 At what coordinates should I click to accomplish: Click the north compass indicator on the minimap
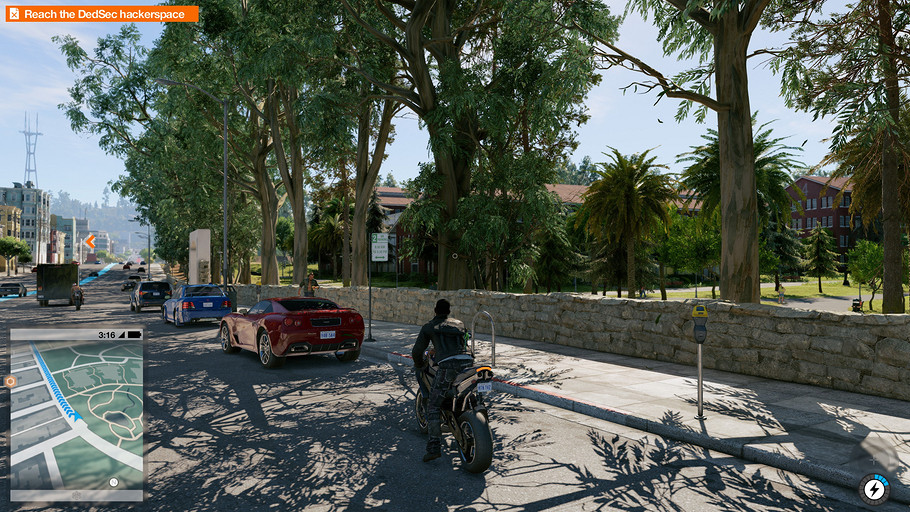113,482
